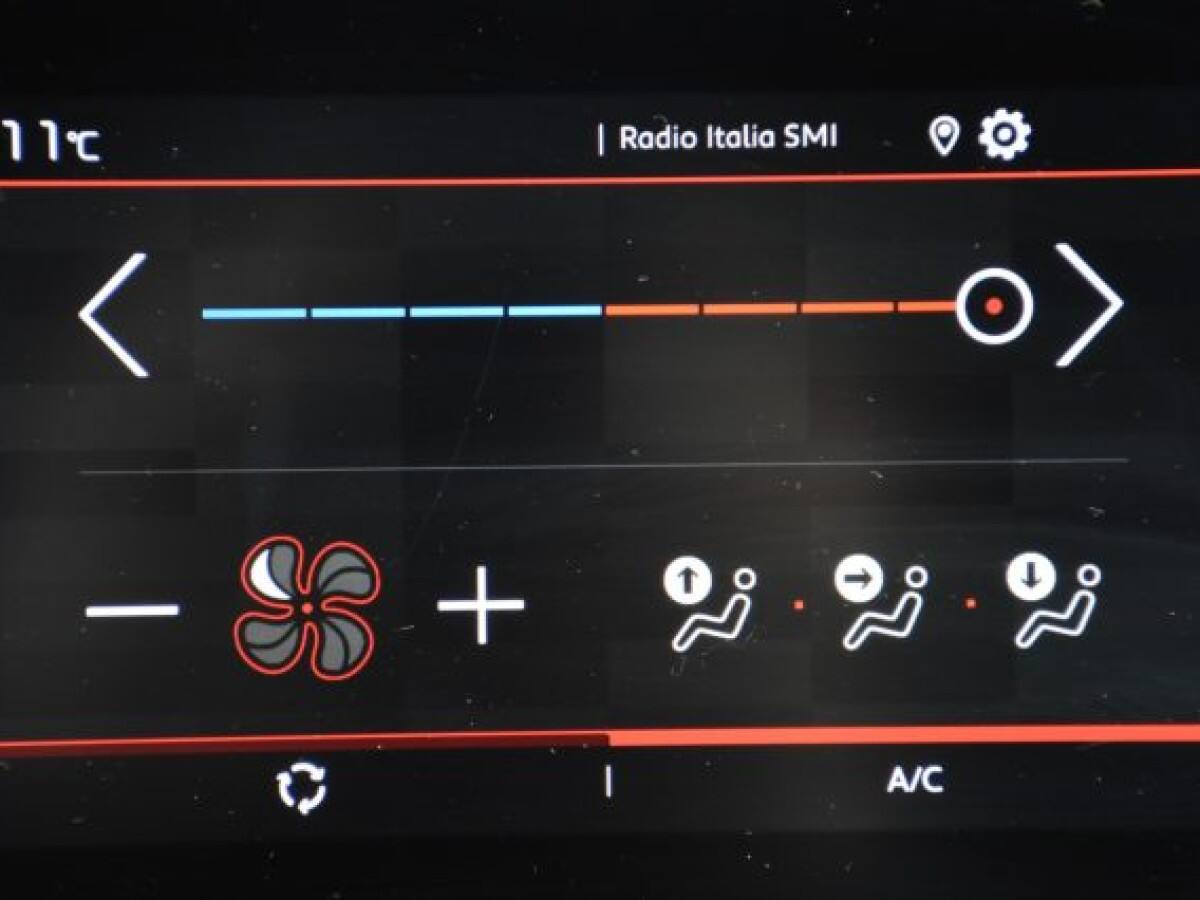The width and height of the screenshot is (1200, 900).
Task: Select downward footwell airflow
Action: pos(1052,605)
